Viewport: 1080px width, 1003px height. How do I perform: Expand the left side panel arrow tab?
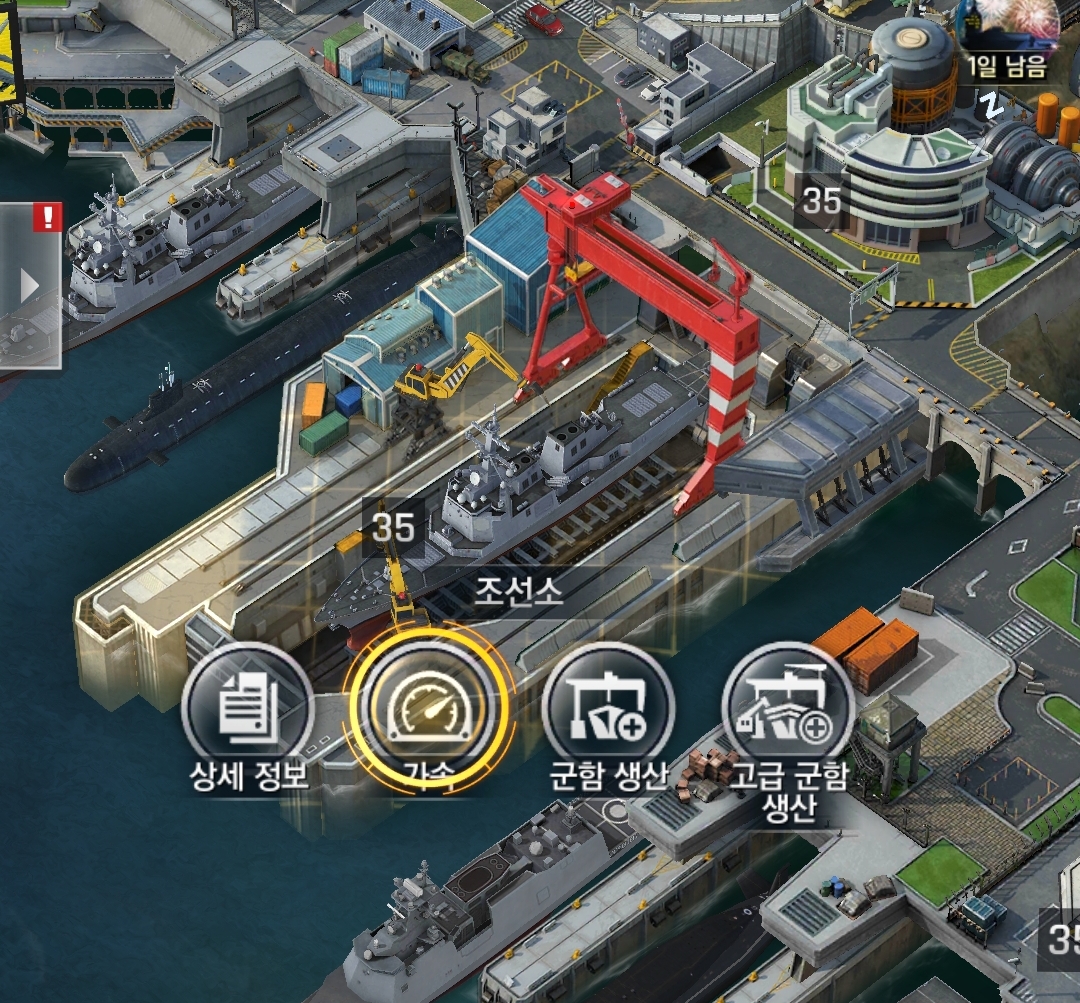coord(29,287)
